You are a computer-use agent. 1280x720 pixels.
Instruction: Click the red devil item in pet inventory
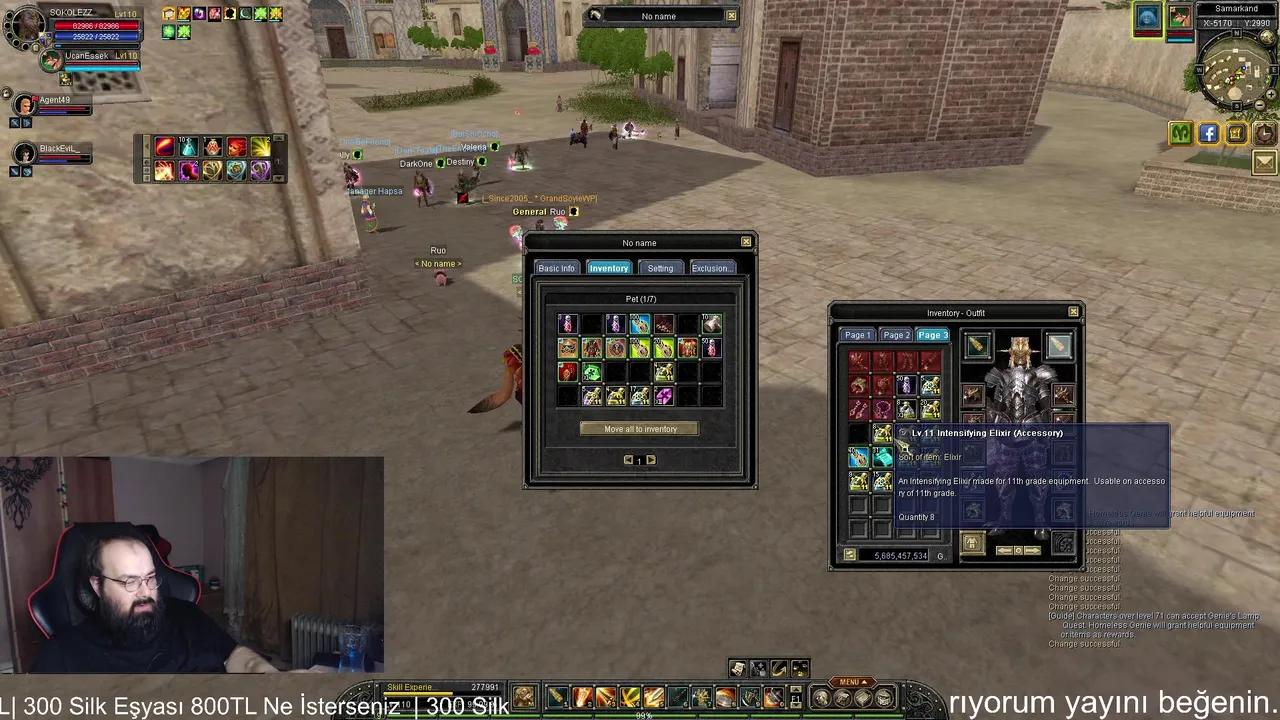pyautogui.click(x=567, y=372)
